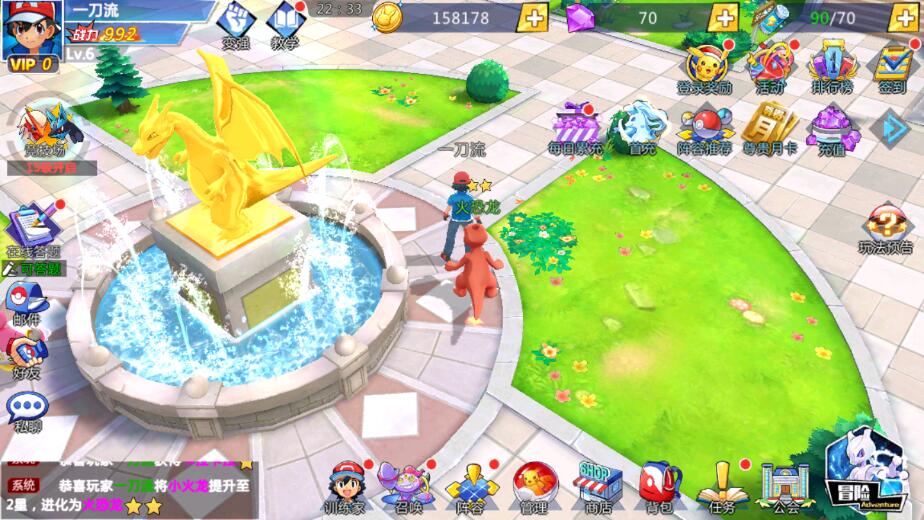Open the 背包 backpack inventory
This screenshot has width=924, height=520.
pyautogui.click(x=659, y=487)
